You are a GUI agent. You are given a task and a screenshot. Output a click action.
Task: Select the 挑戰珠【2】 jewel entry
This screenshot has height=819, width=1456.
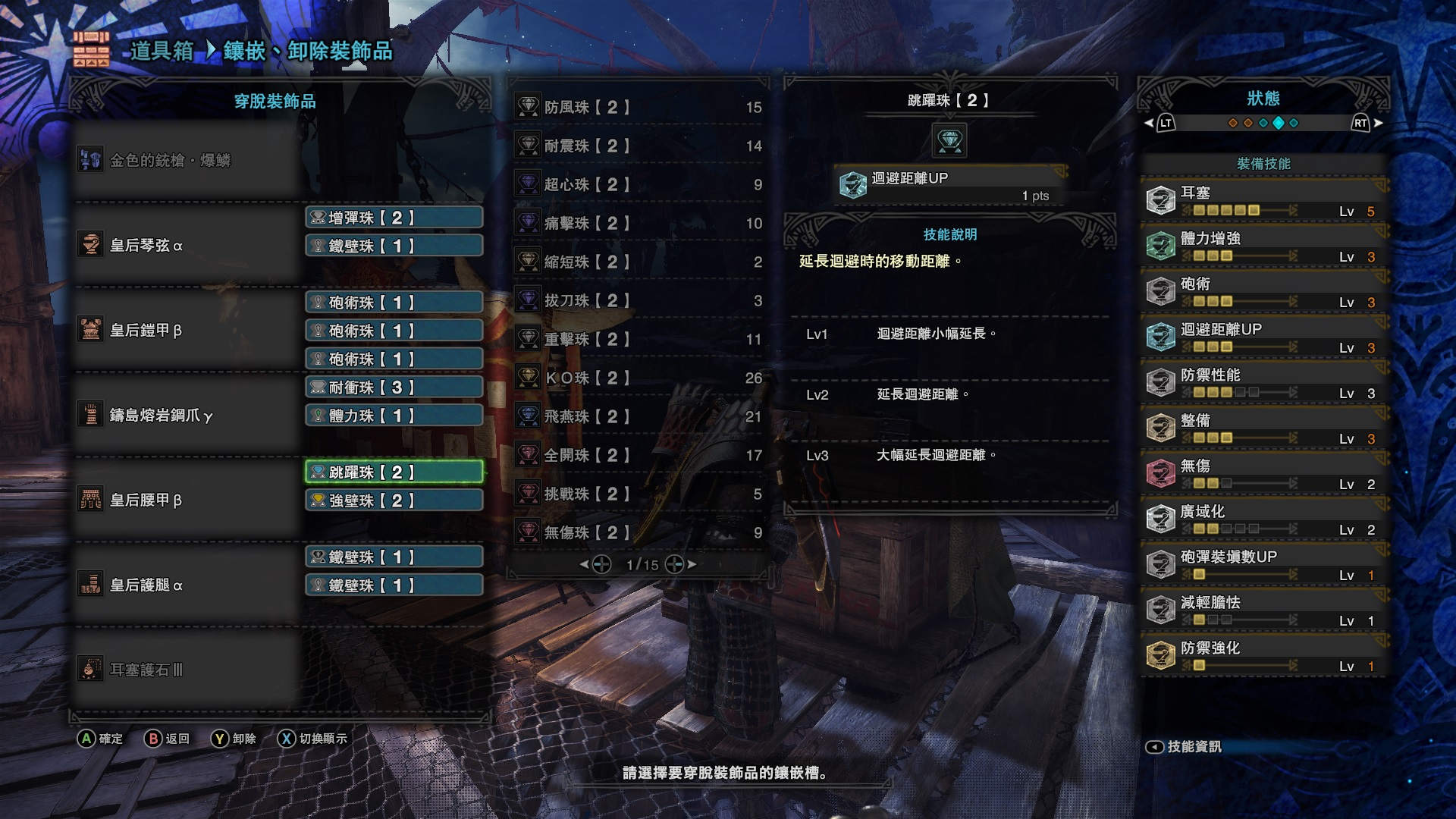click(x=639, y=494)
